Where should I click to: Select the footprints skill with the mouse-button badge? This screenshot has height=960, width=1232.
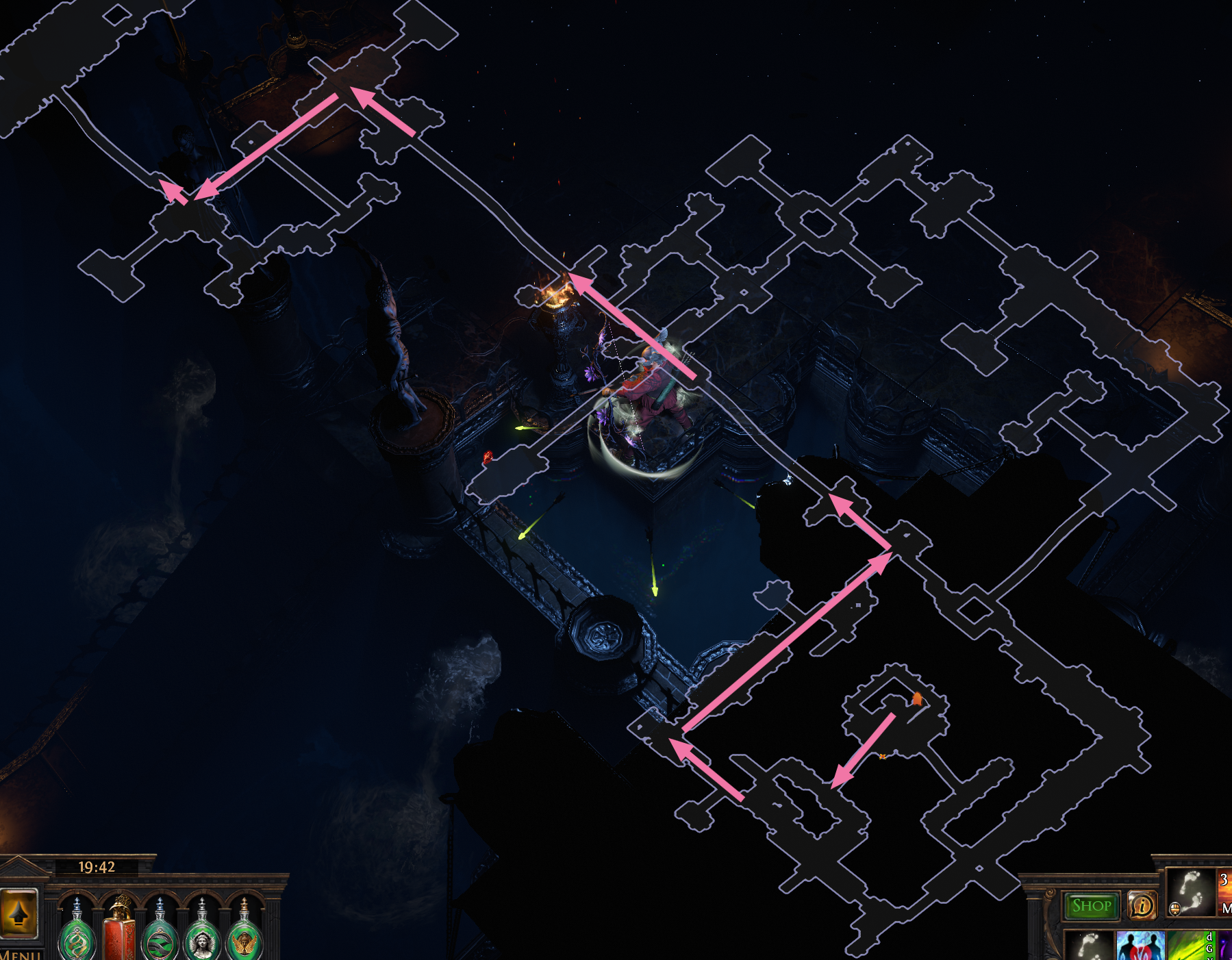click(1190, 892)
